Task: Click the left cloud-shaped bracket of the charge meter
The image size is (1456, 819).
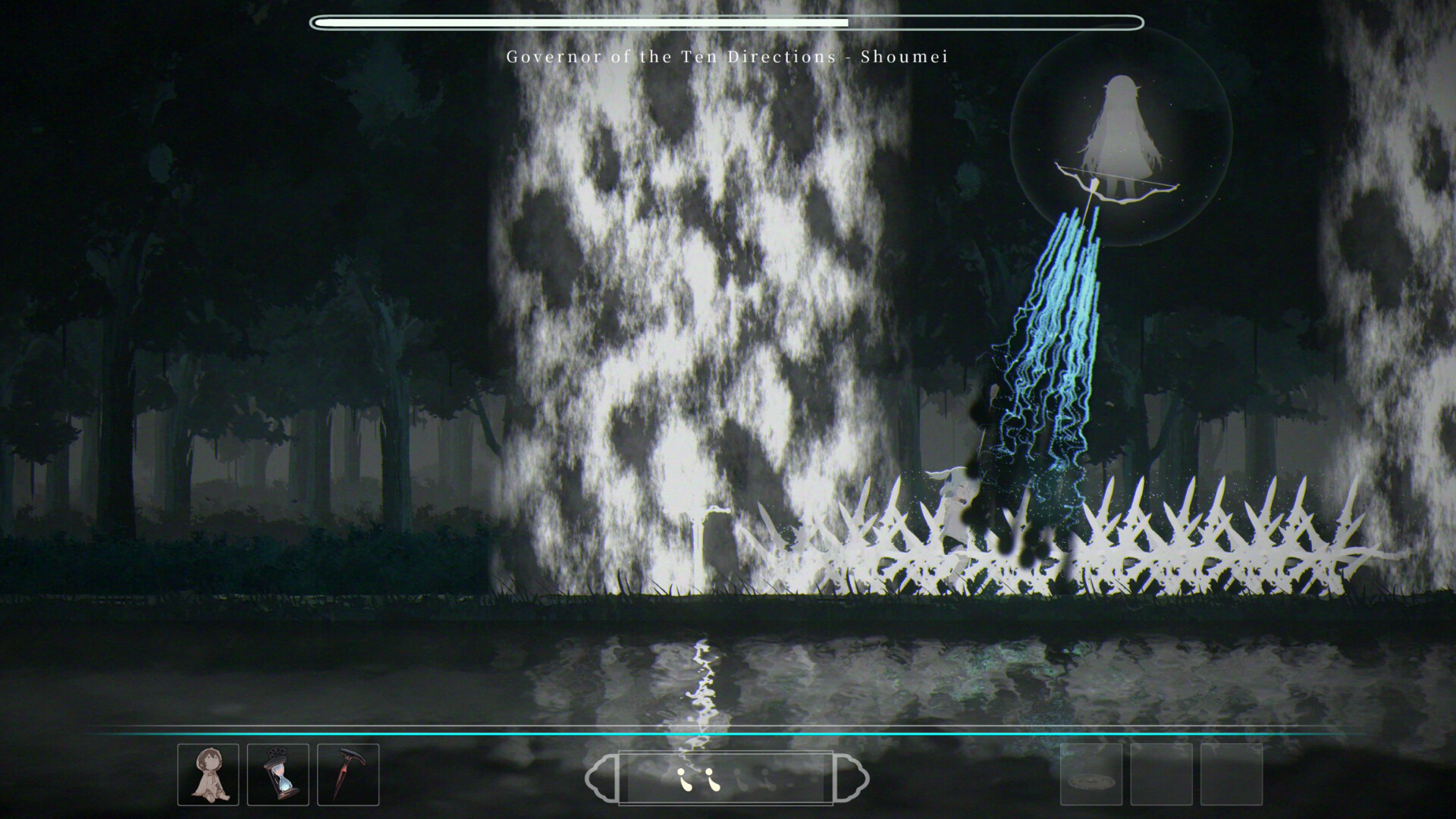Action: [601, 777]
